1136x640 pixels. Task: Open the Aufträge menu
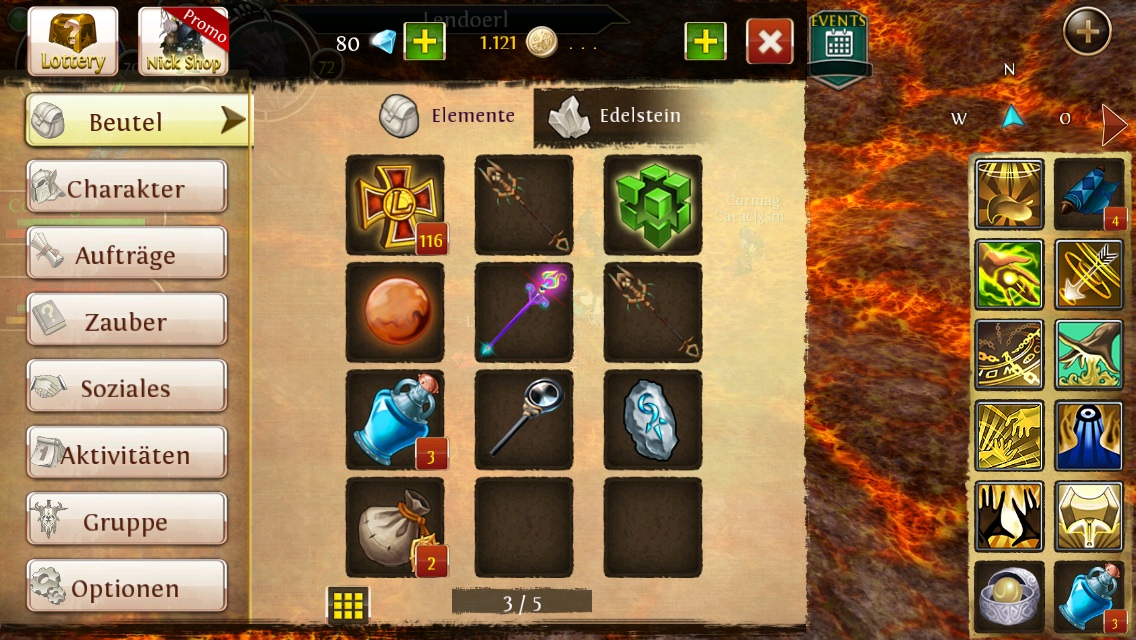pos(126,255)
